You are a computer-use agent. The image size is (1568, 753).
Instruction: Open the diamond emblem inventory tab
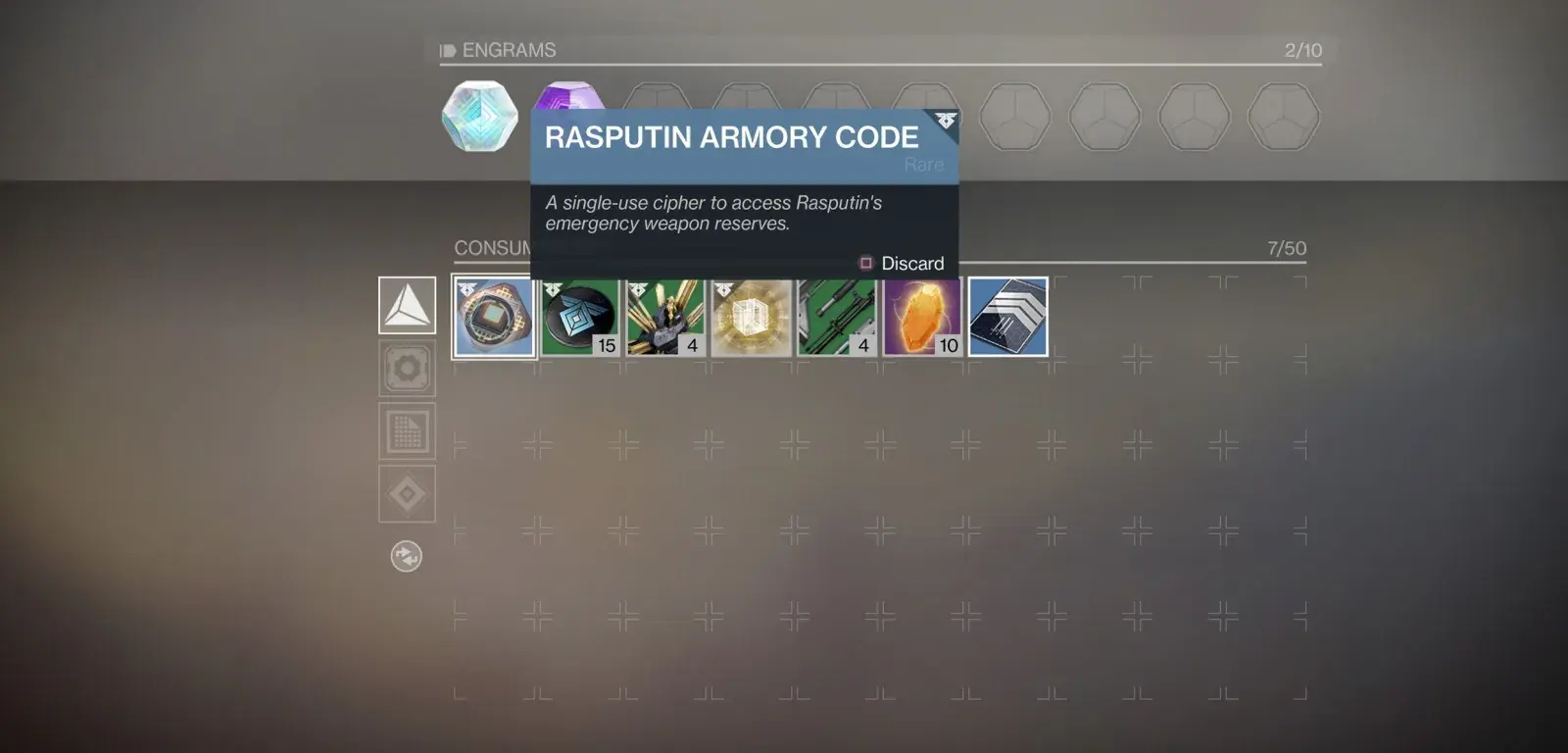[408, 494]
